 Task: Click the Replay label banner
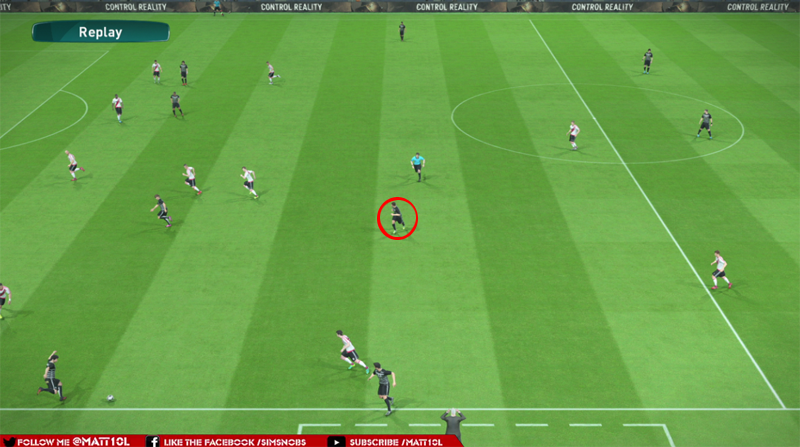(x=100, y=32)
